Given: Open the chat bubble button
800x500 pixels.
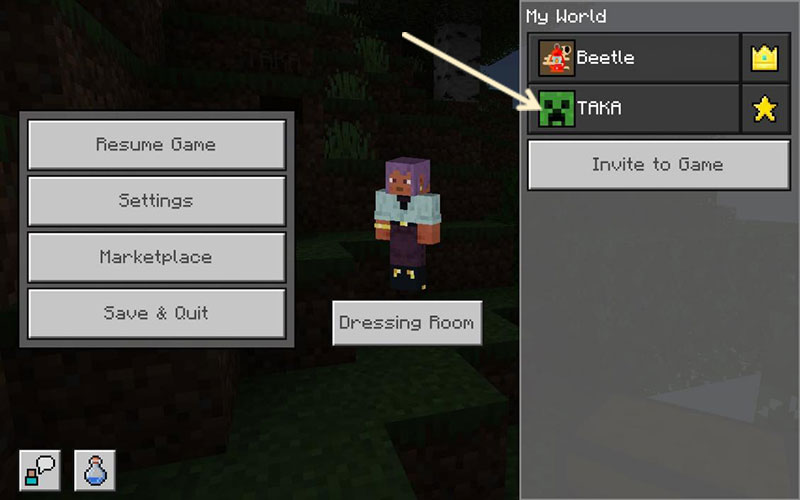Looking at the screenshot, I should (x=39, y=469).
